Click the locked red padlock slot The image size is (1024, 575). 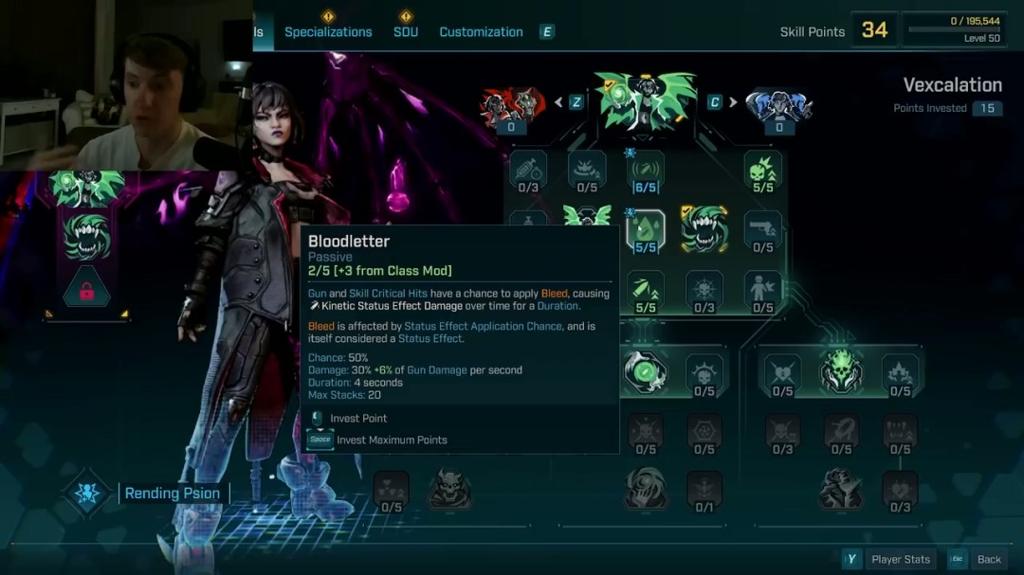86,291
